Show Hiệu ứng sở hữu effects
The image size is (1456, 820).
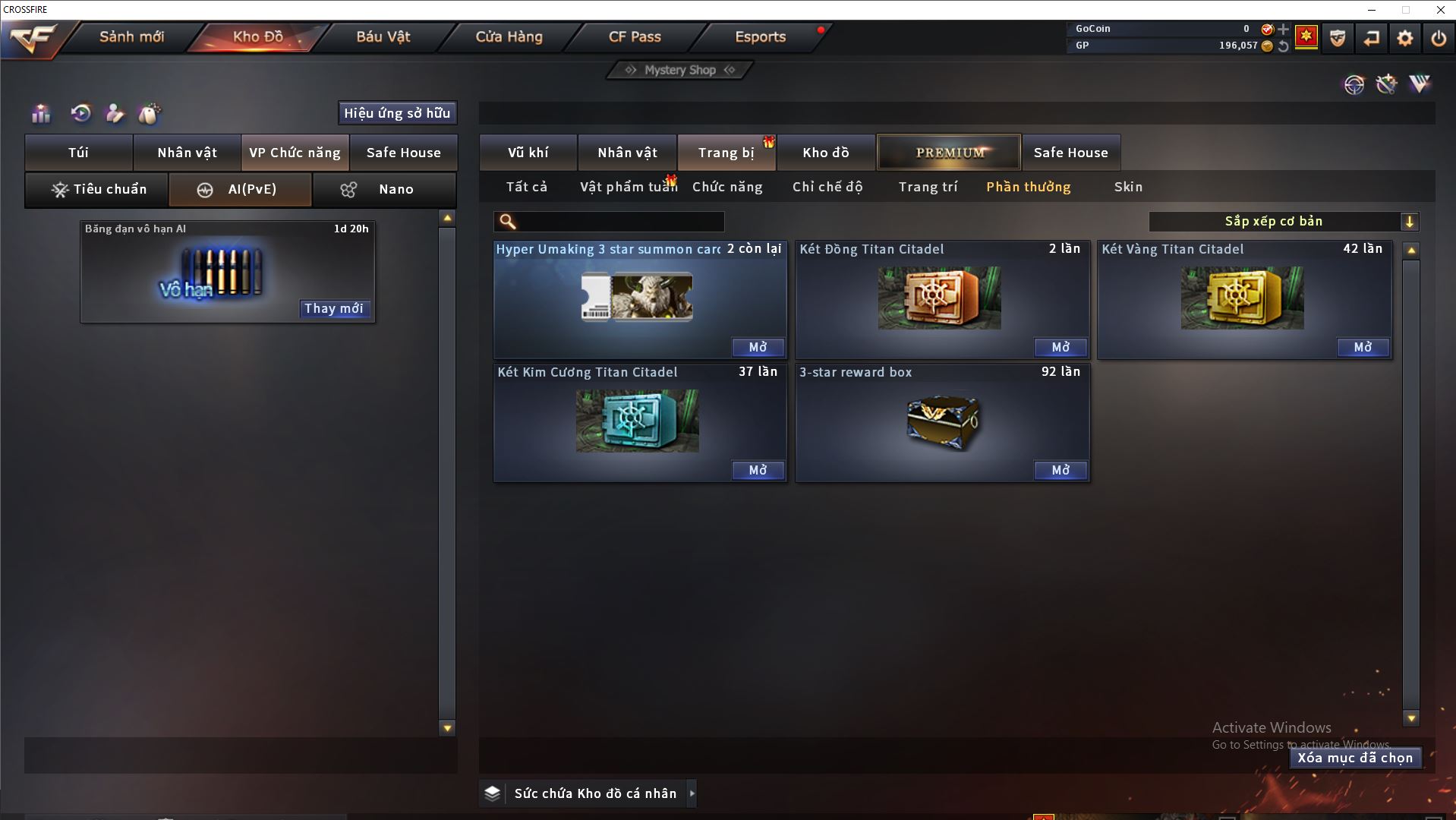coord(397,113)
